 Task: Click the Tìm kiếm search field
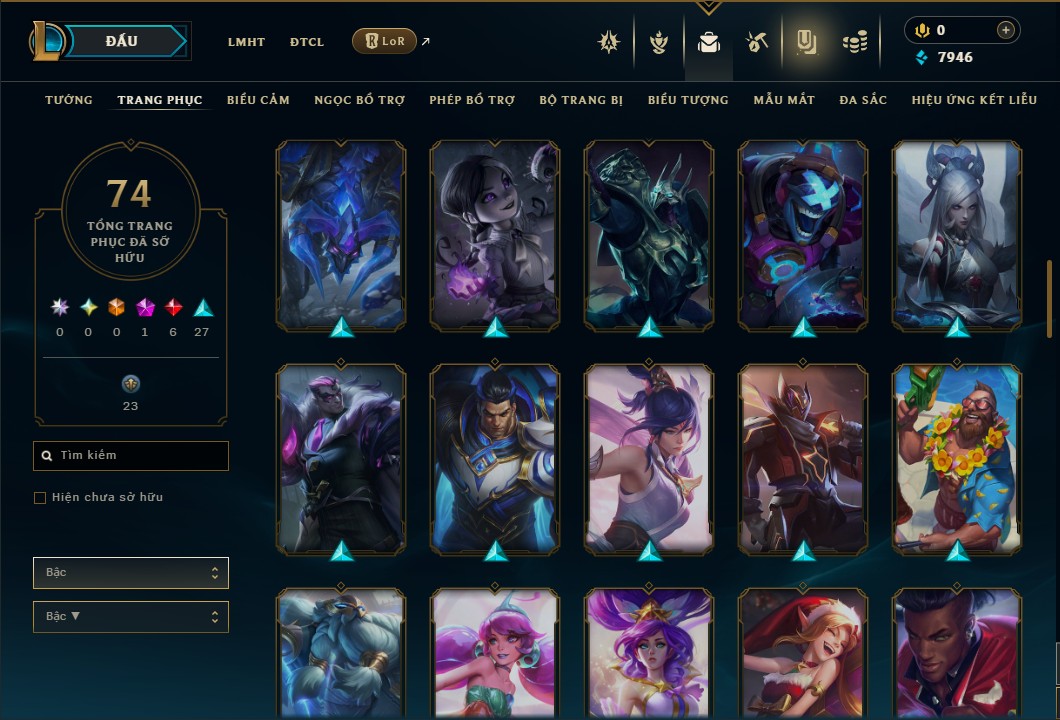point(131,456)
